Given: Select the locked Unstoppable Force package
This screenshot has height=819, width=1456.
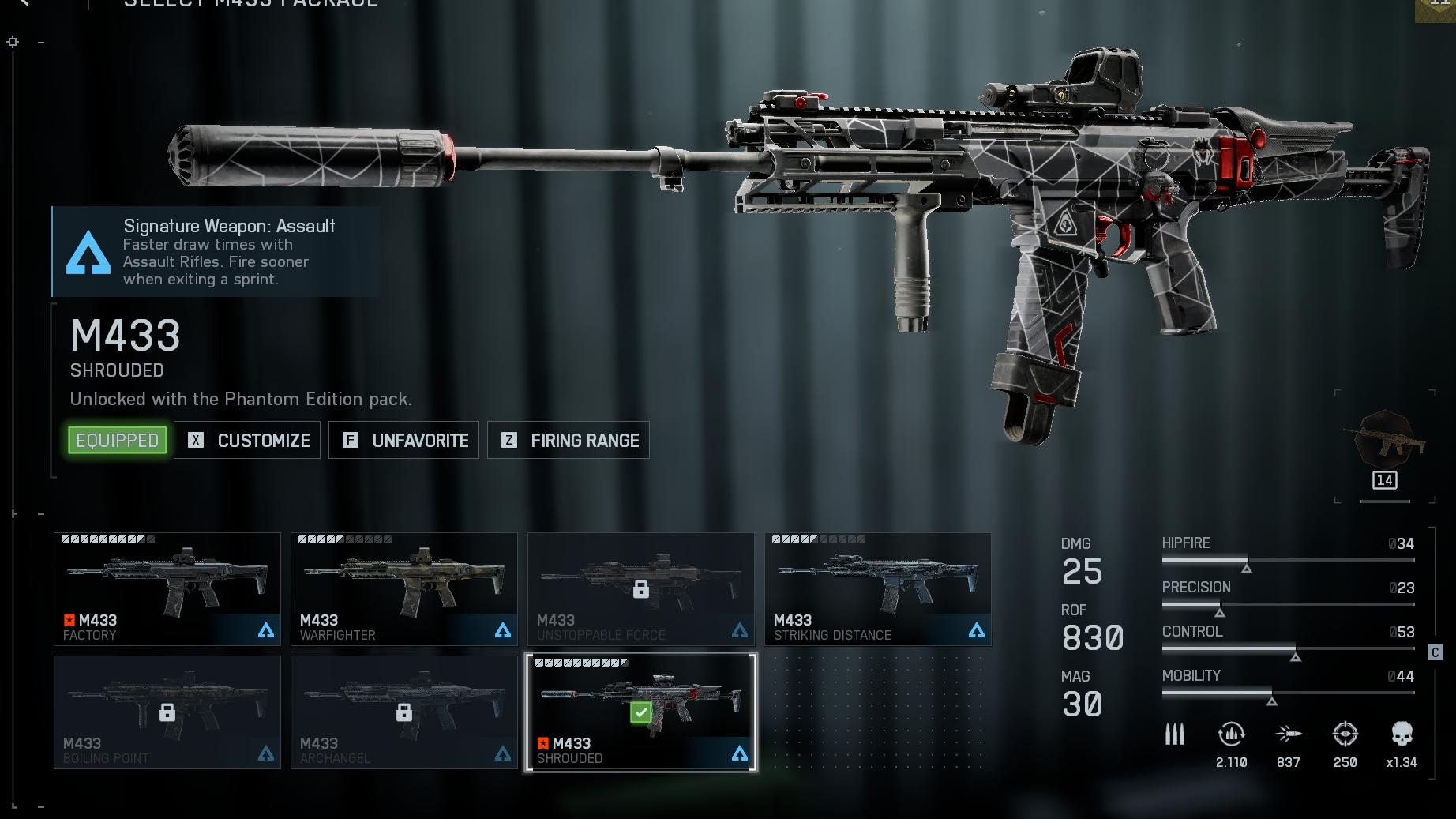Looking at the screenshot, I should pos(641,589).
